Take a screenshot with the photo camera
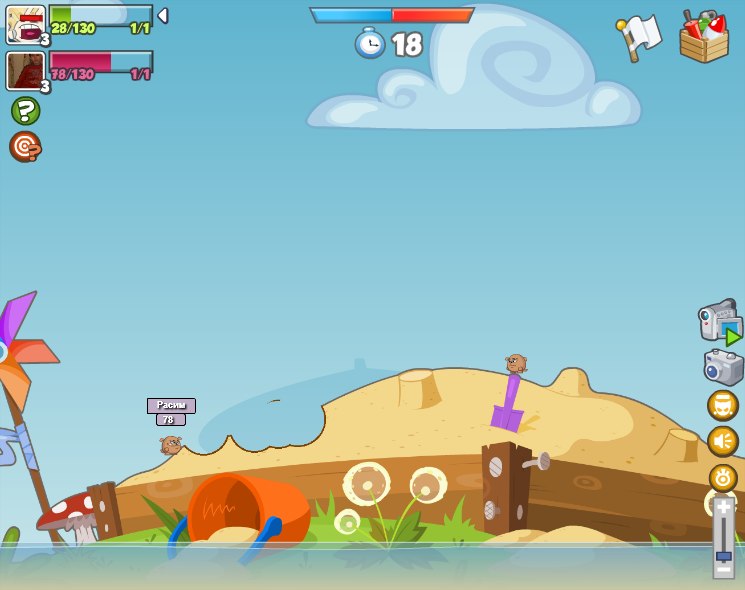Image resolution: width=745 pixels, height=590 pixels. [x=723, y=367]
